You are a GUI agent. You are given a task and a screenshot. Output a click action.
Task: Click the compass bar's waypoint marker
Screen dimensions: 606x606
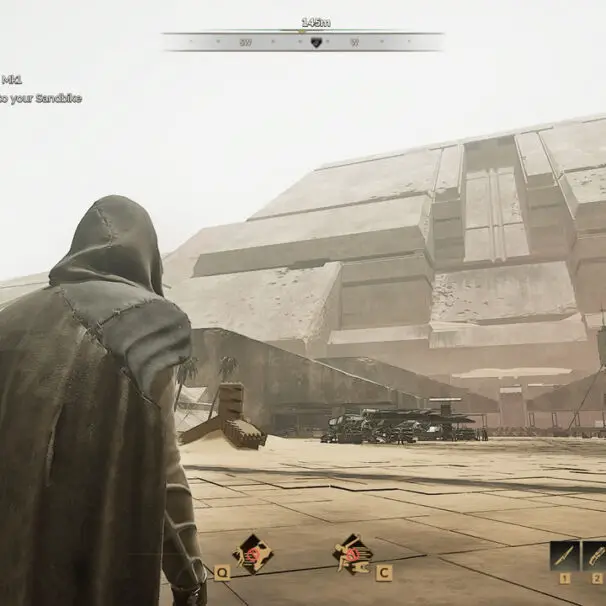(316, 42)
